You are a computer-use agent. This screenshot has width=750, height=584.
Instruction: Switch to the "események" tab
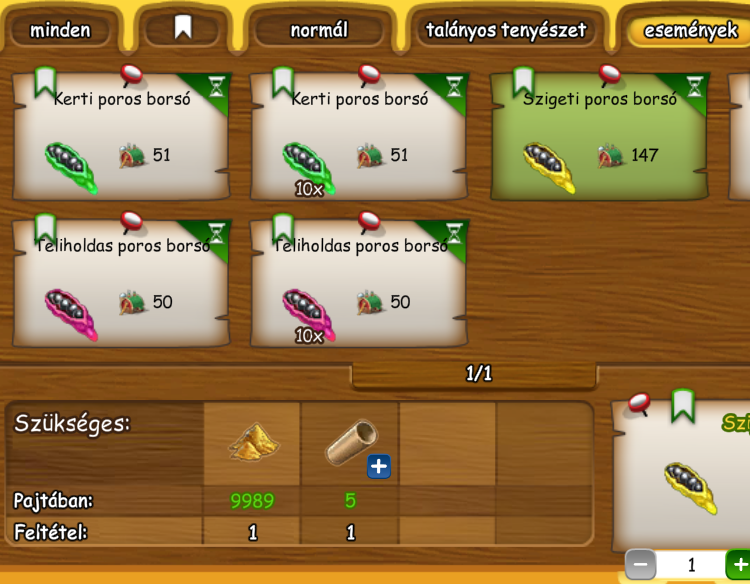pyautogui.click(x=690, y=30)
